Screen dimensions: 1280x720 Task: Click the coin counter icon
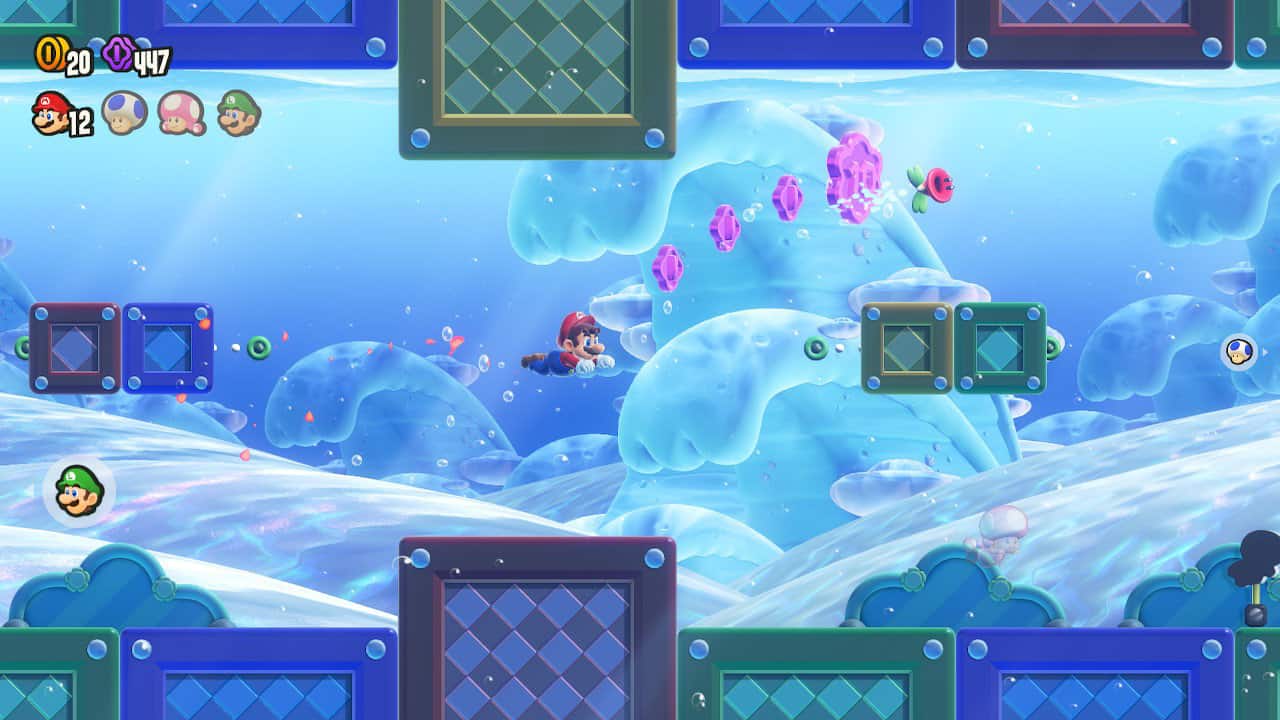pos(49,57)
